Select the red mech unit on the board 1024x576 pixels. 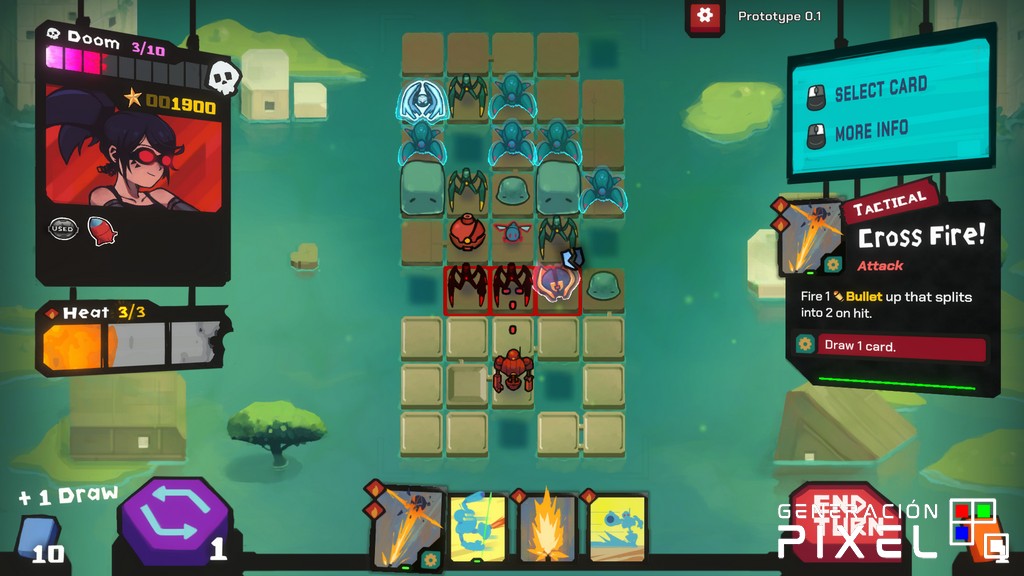tap(513, 369)
